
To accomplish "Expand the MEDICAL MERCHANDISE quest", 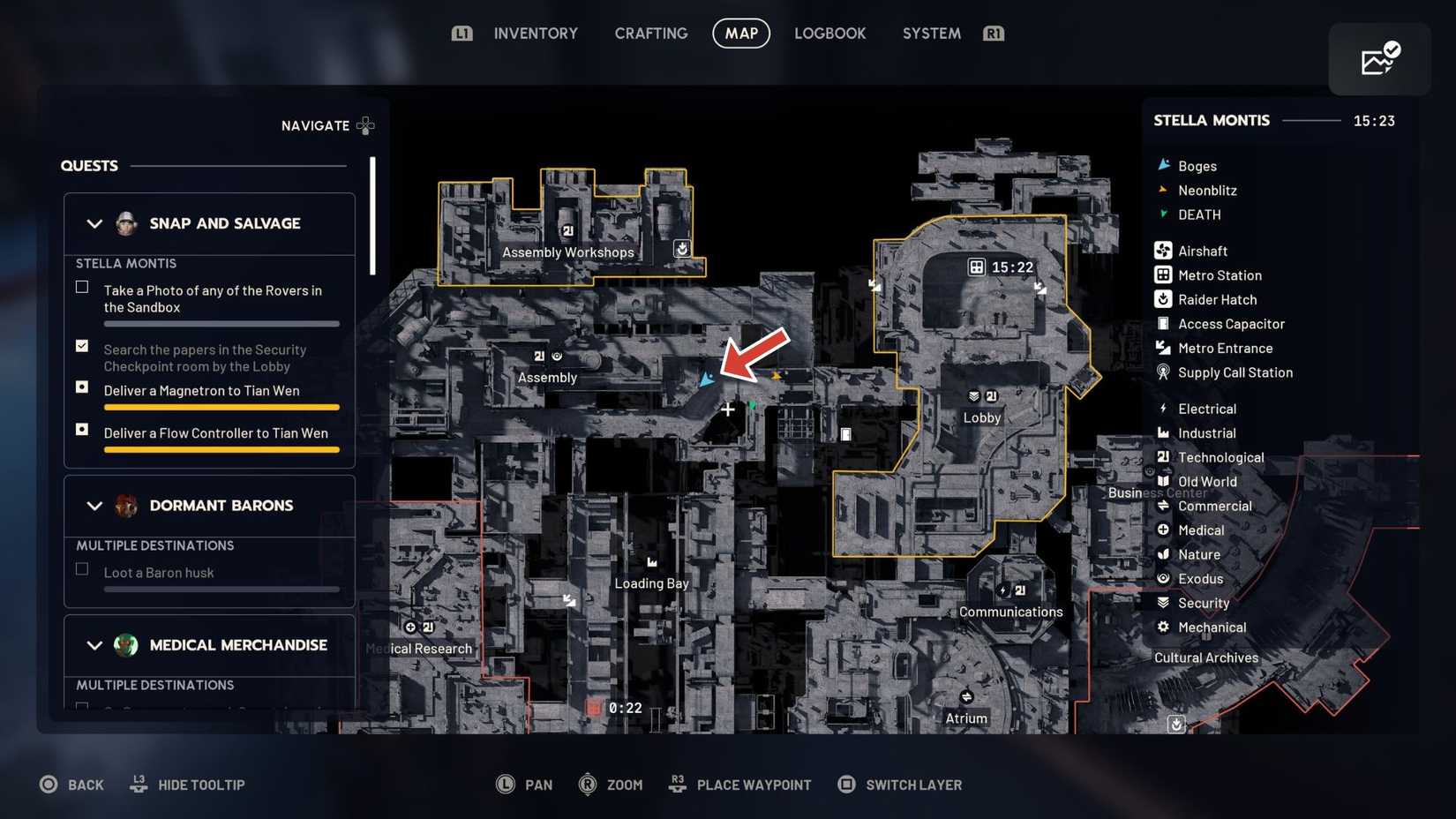I will 94,645.
